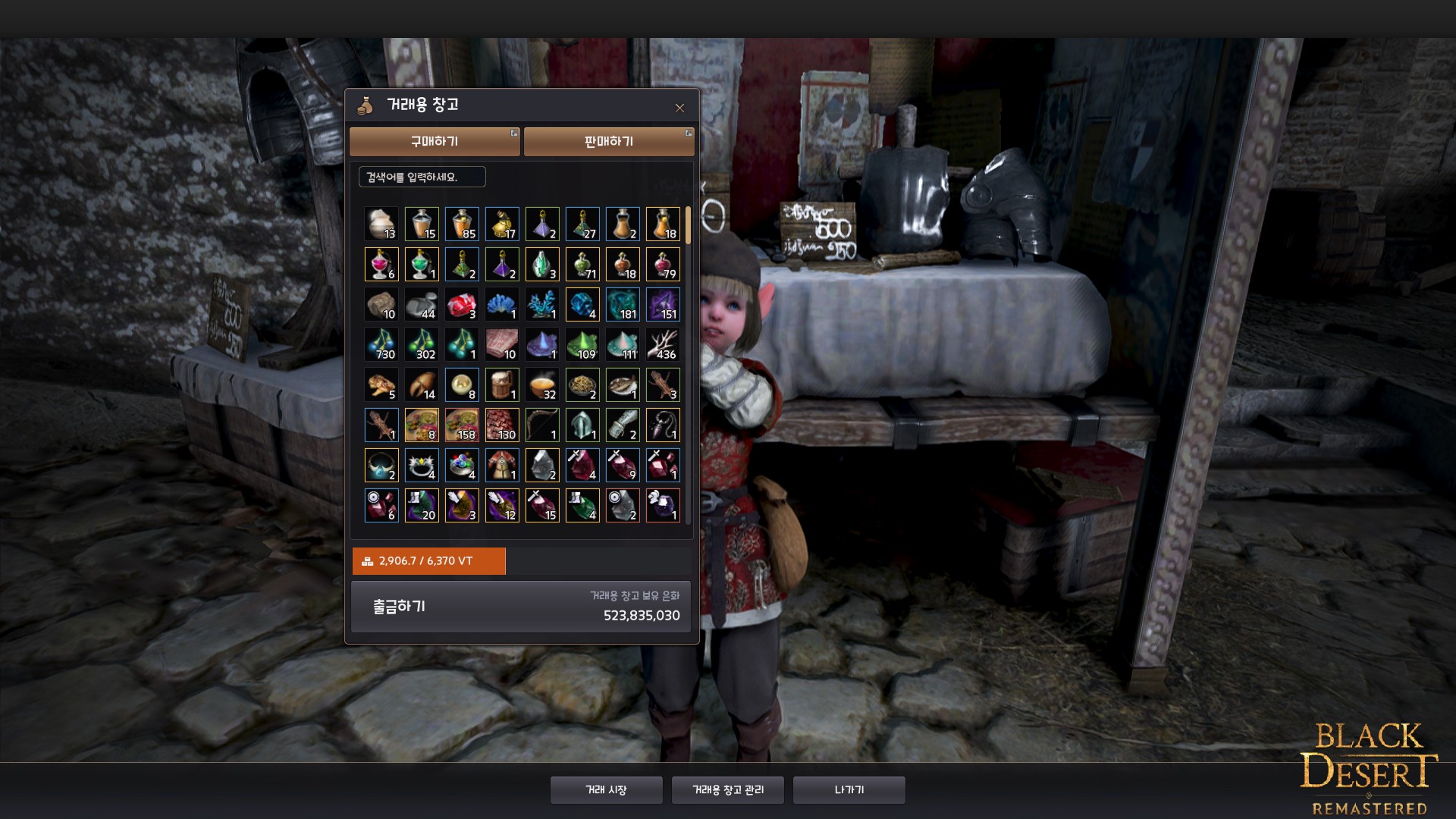Screen dimensions: 1456x819
Task: Open the 구매하기 (Buy) tab
Action: 435,142
